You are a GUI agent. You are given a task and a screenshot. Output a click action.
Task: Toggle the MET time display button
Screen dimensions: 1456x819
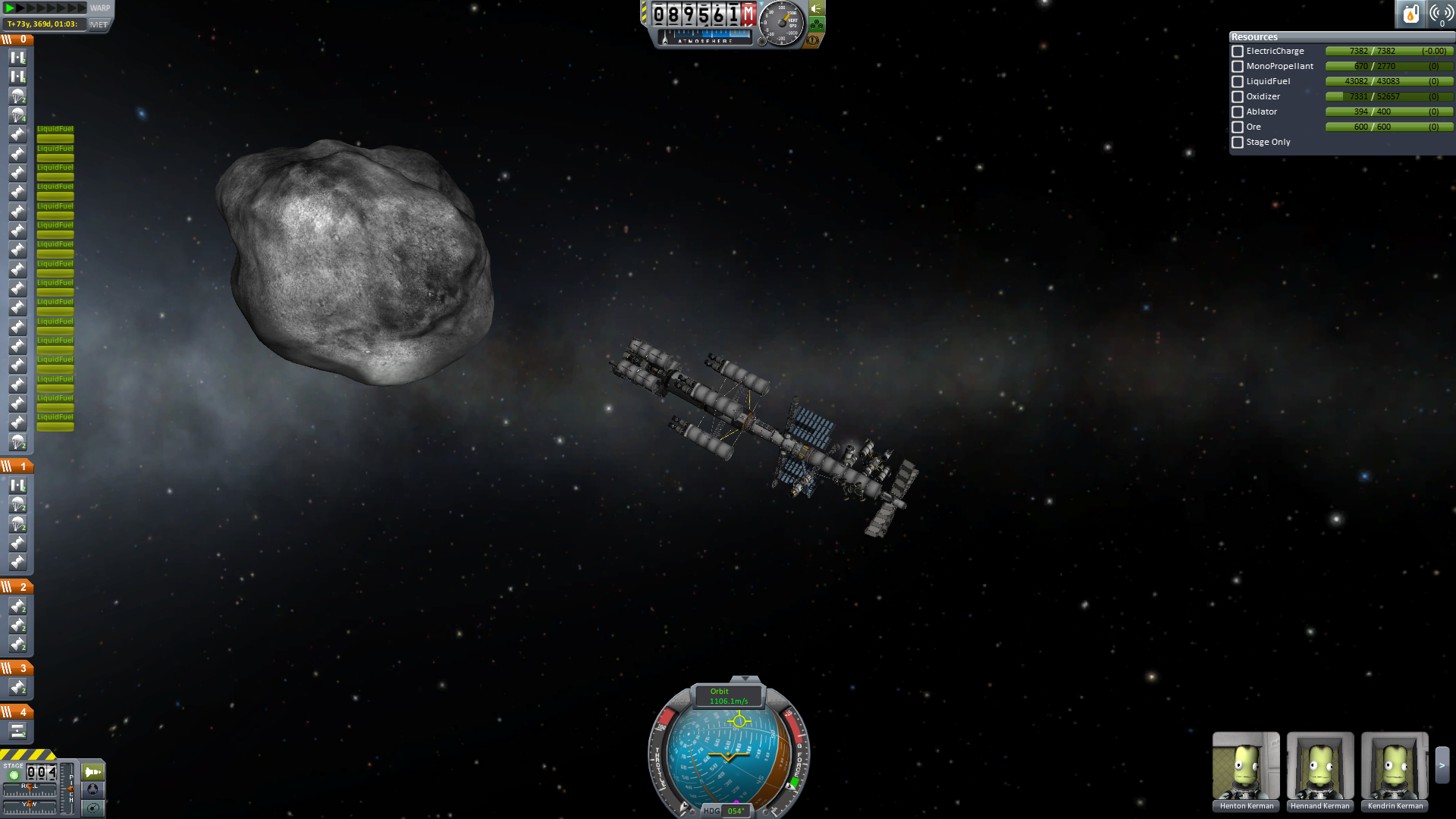coord(99,24)
